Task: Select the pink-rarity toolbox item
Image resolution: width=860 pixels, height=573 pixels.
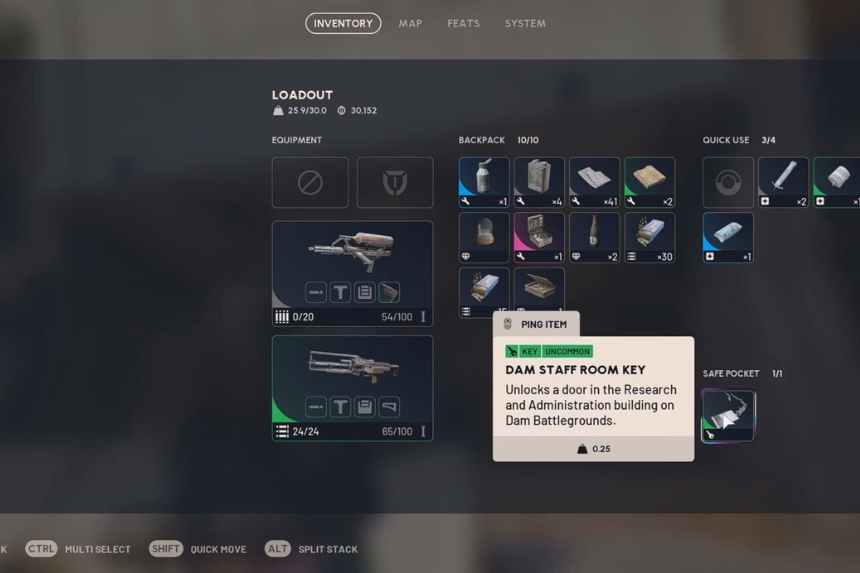Action: coord(539,237)
